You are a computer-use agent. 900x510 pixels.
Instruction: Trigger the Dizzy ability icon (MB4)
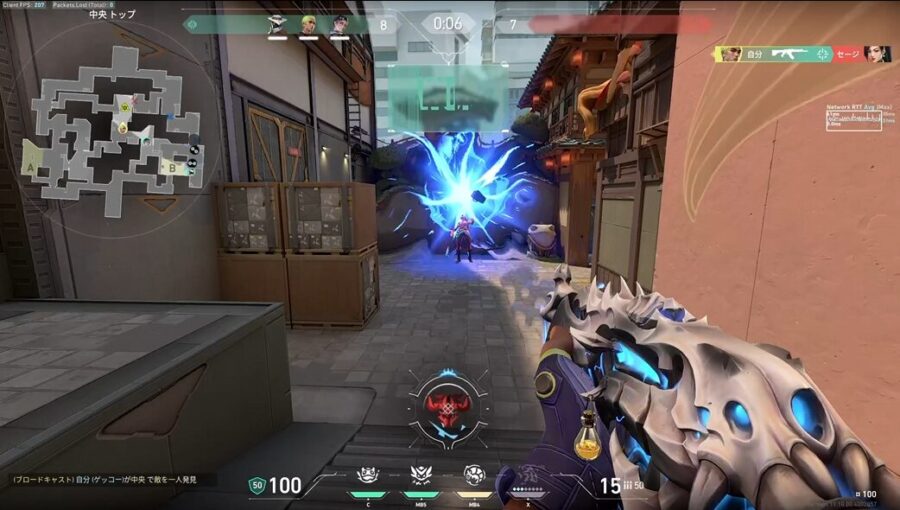click(473, 476)
